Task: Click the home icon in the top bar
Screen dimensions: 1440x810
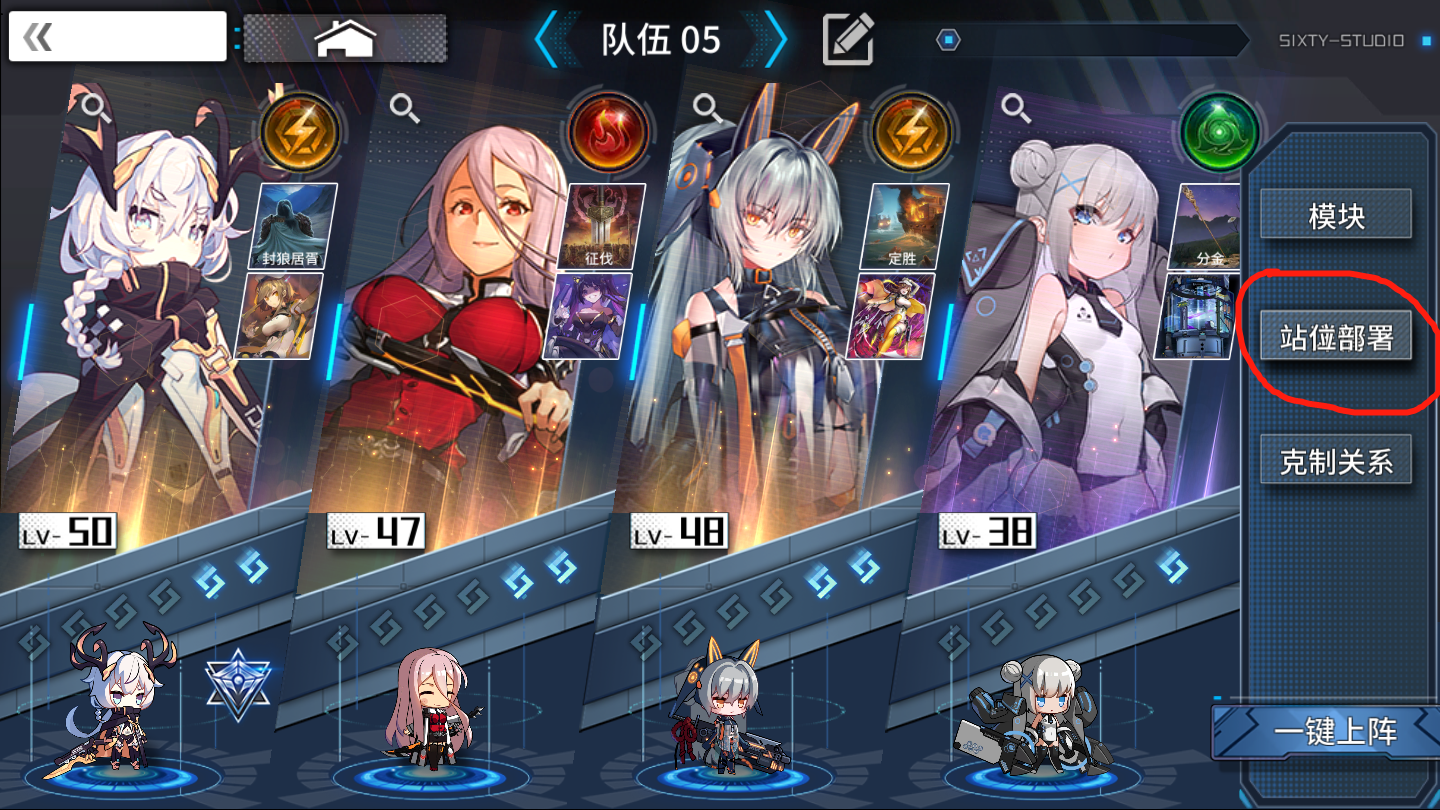Action: pos(345,36)
